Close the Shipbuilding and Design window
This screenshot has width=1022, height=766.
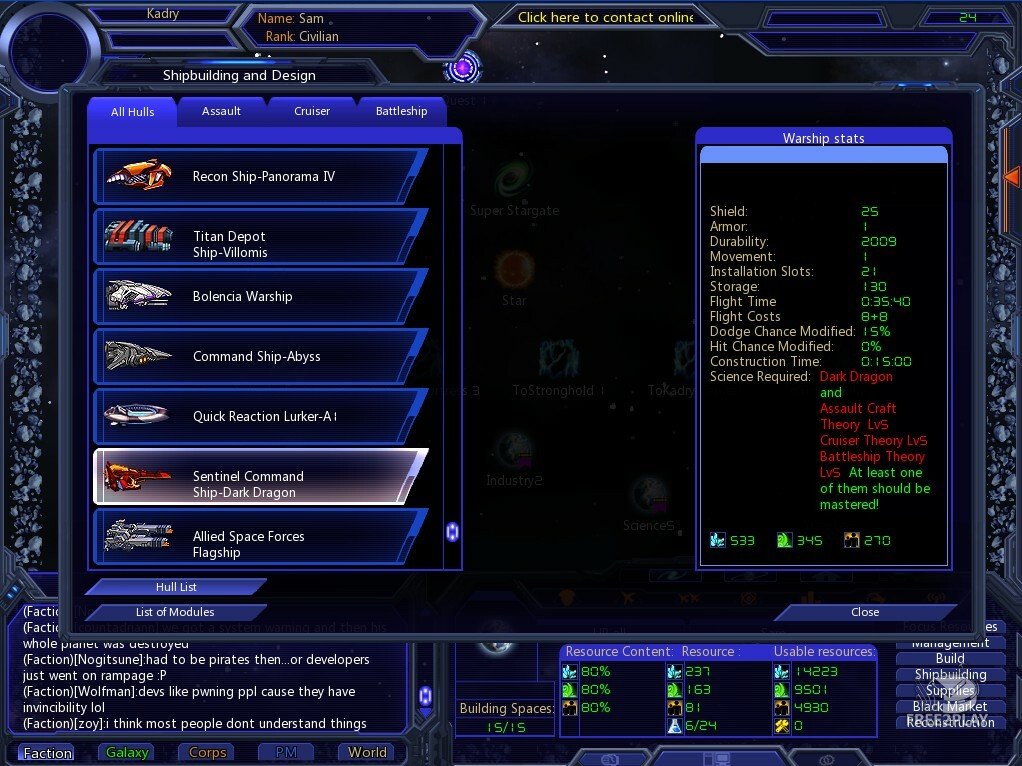click(x=865, y=612)
